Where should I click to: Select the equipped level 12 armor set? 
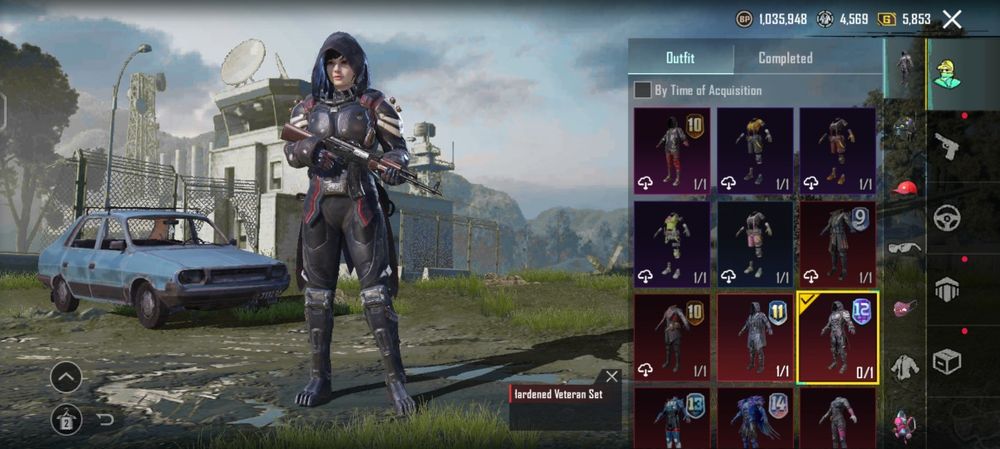coord(837,338)
